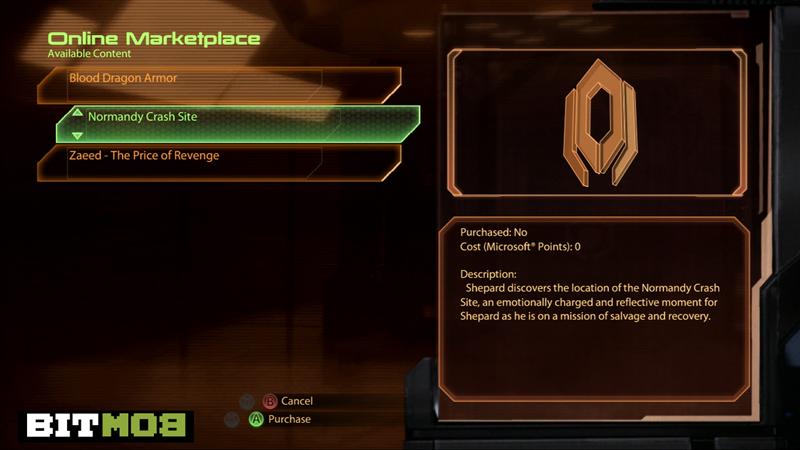Select Blood Dragon Armor content entry
The height and width of the screenshot is (450, 800).
[x=218, y=78]
